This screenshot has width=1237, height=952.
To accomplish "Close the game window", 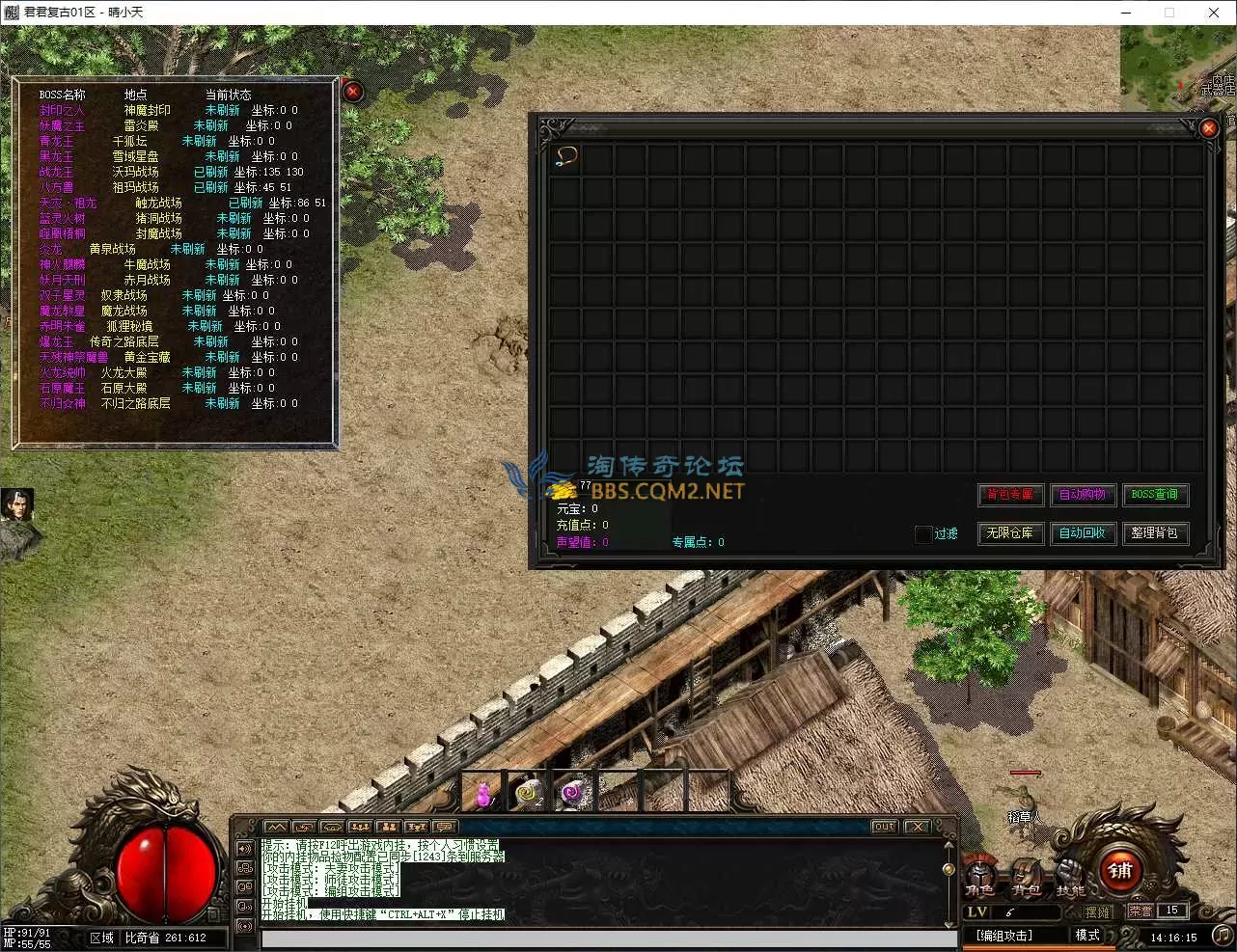I will 1214,13.
